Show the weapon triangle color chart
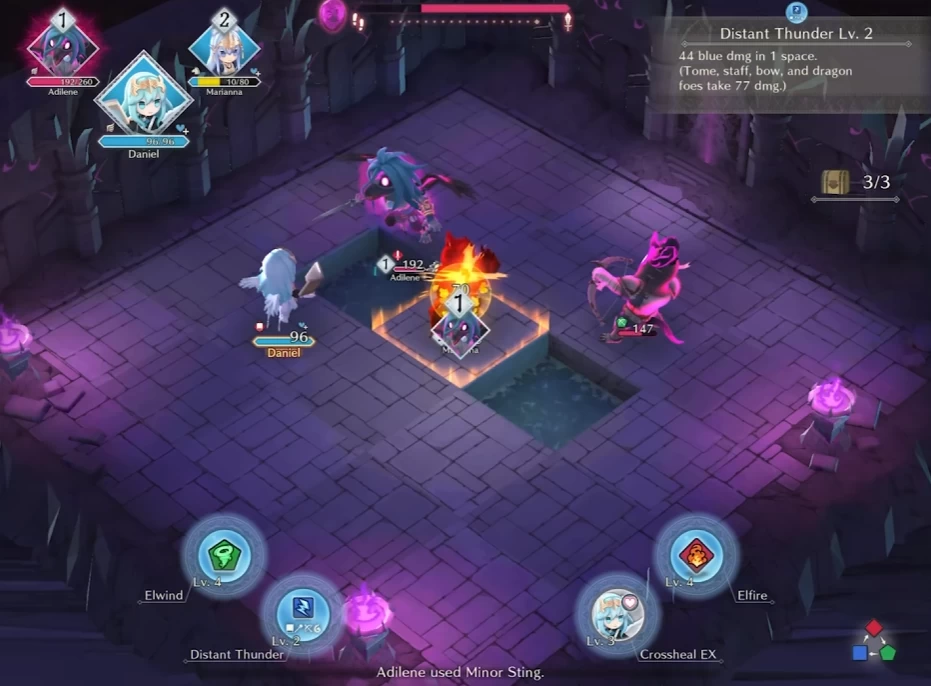This screenshot has height=686, width=931. click(874, 641)
